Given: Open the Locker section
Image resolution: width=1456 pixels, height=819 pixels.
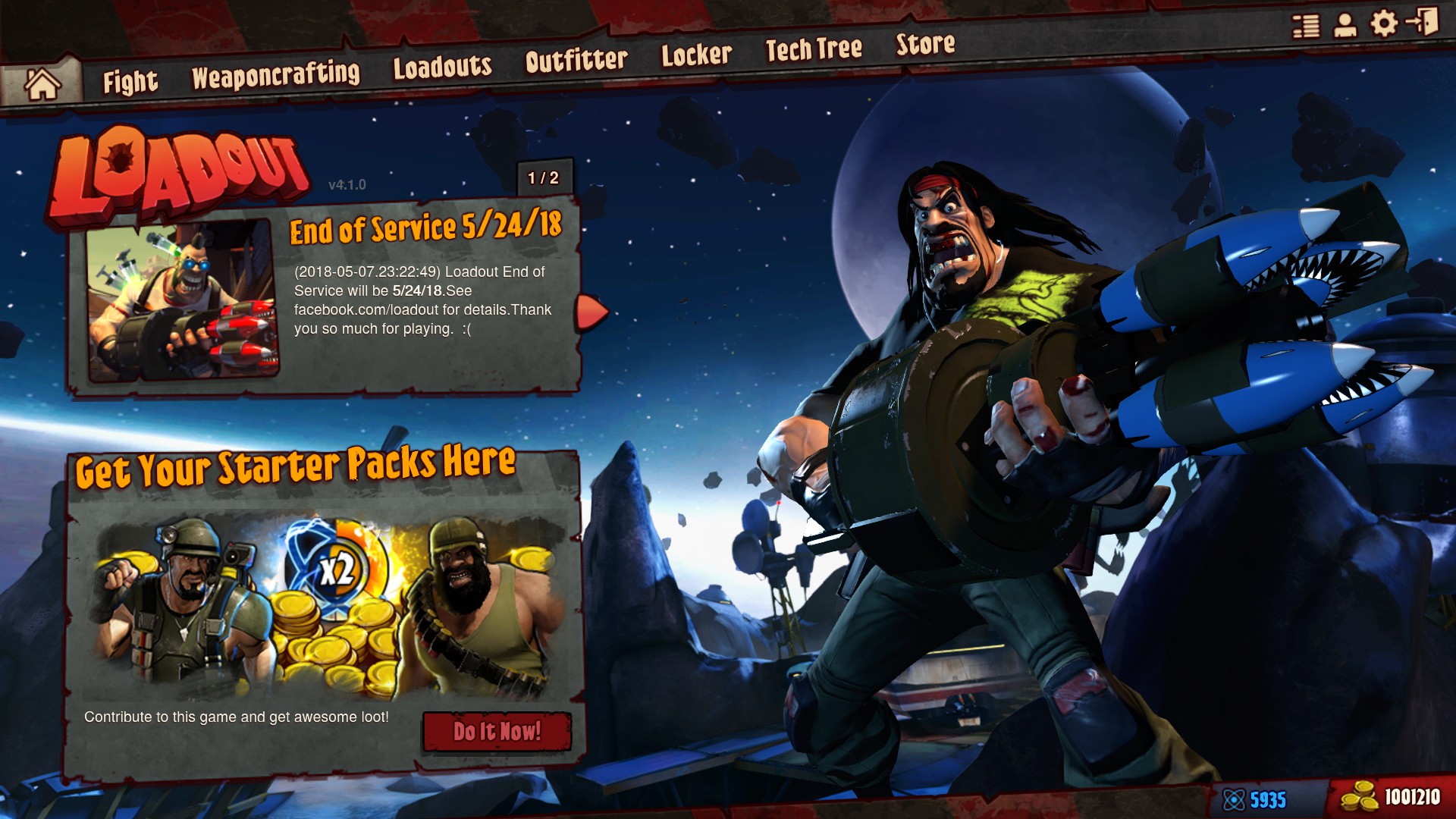Looking at the screenshot, I should [x=698, y=55].
